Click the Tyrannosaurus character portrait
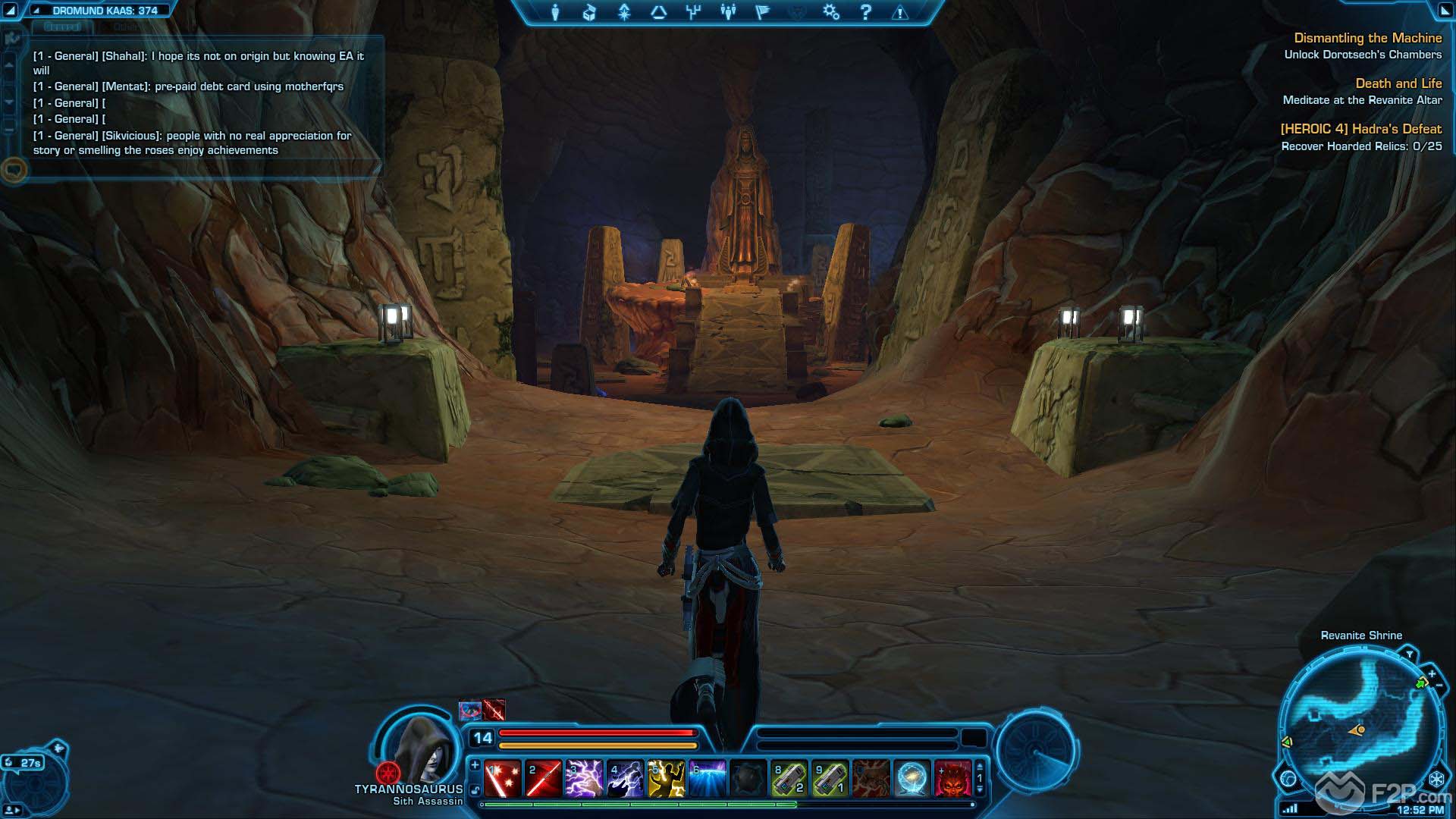This screenshot has width=1456, height=819. tap(422, 747)
